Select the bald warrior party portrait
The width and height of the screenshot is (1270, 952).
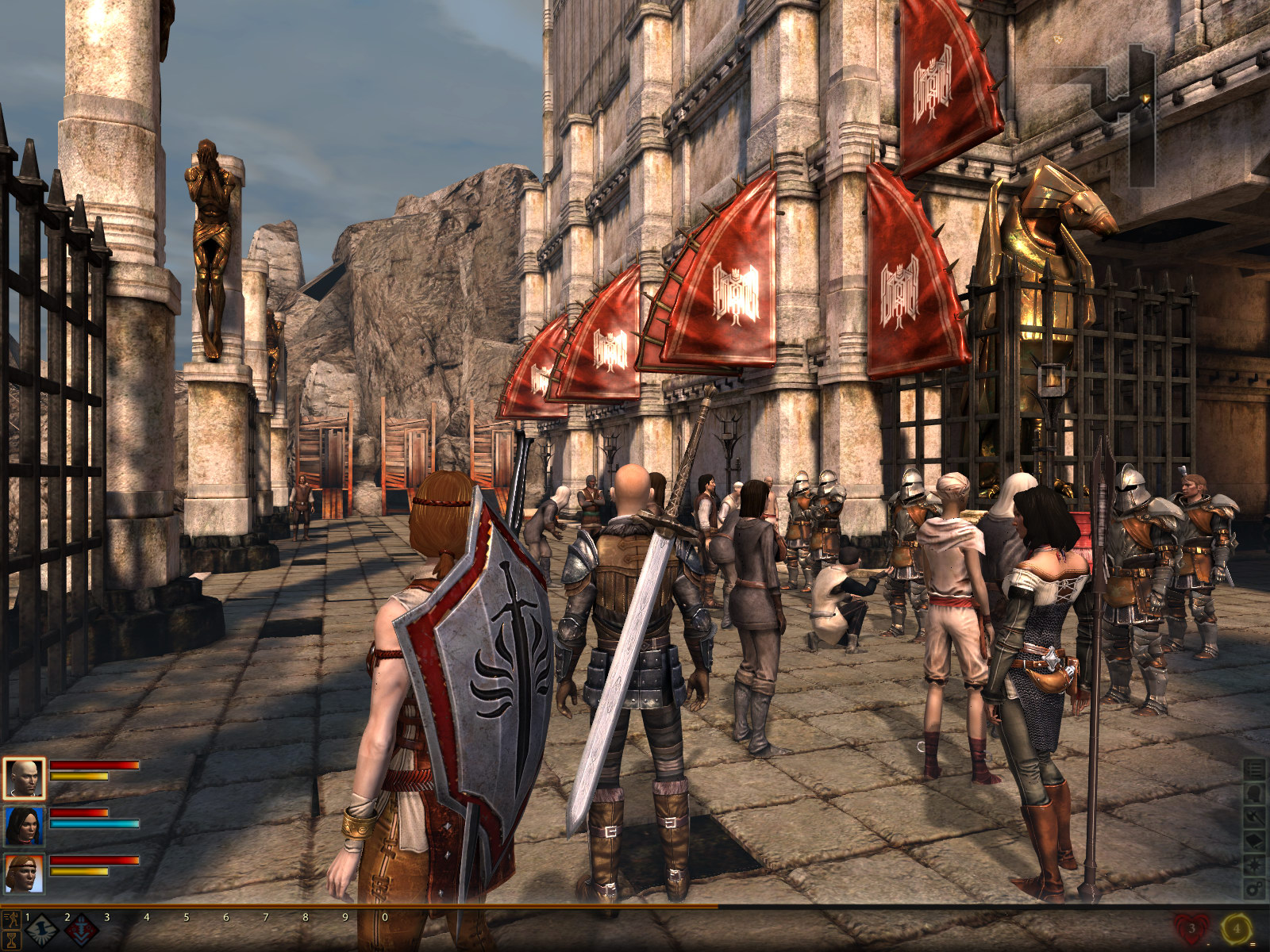pos(24,778)
